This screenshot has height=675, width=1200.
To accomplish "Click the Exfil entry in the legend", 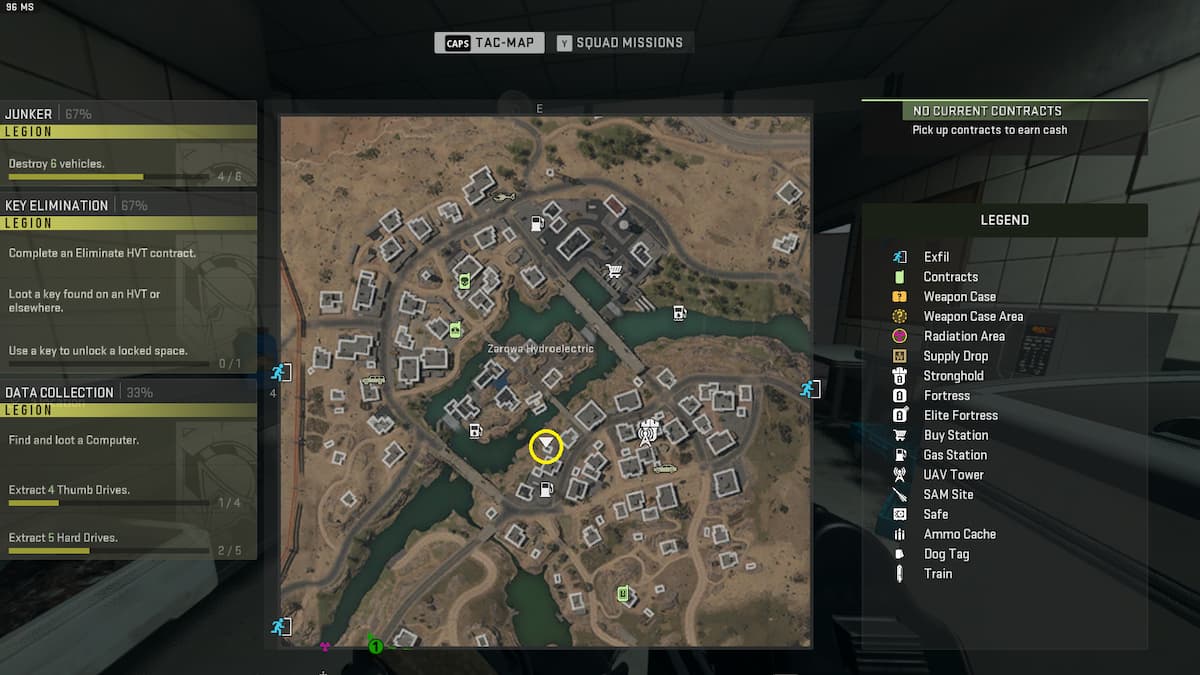I will click(936, 257).
